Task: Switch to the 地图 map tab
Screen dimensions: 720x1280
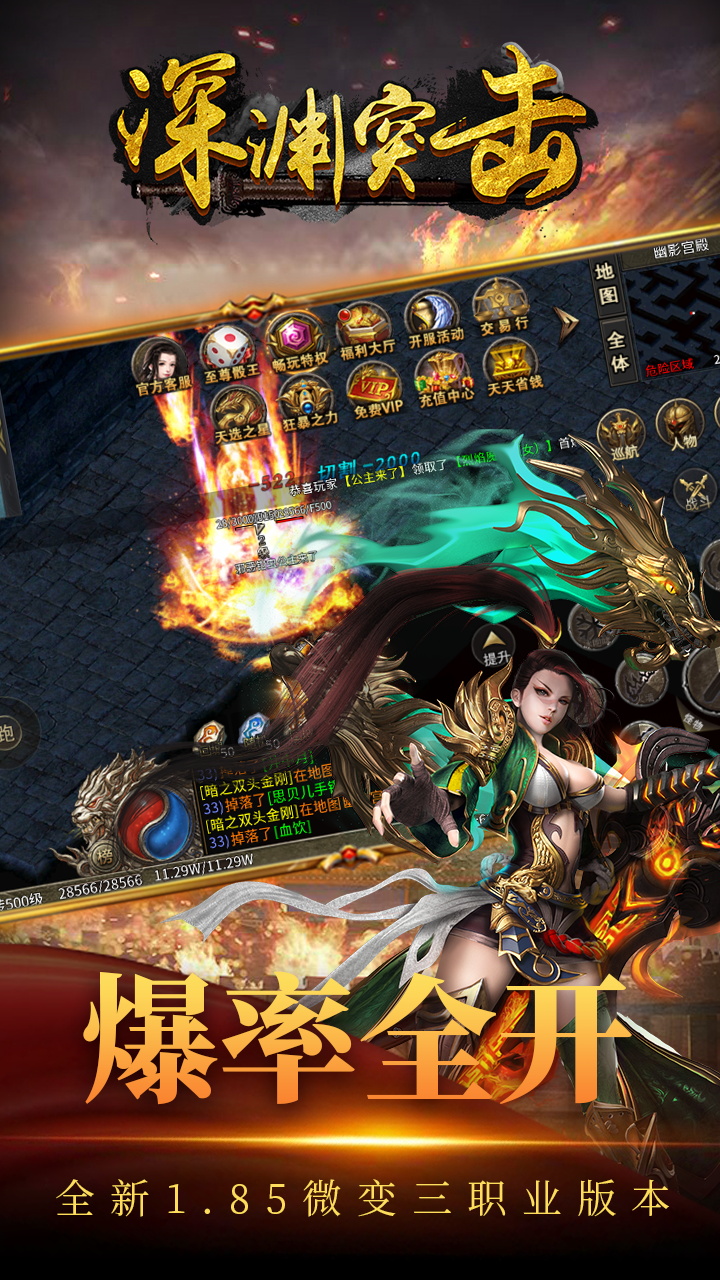Action: pos(607,284)
